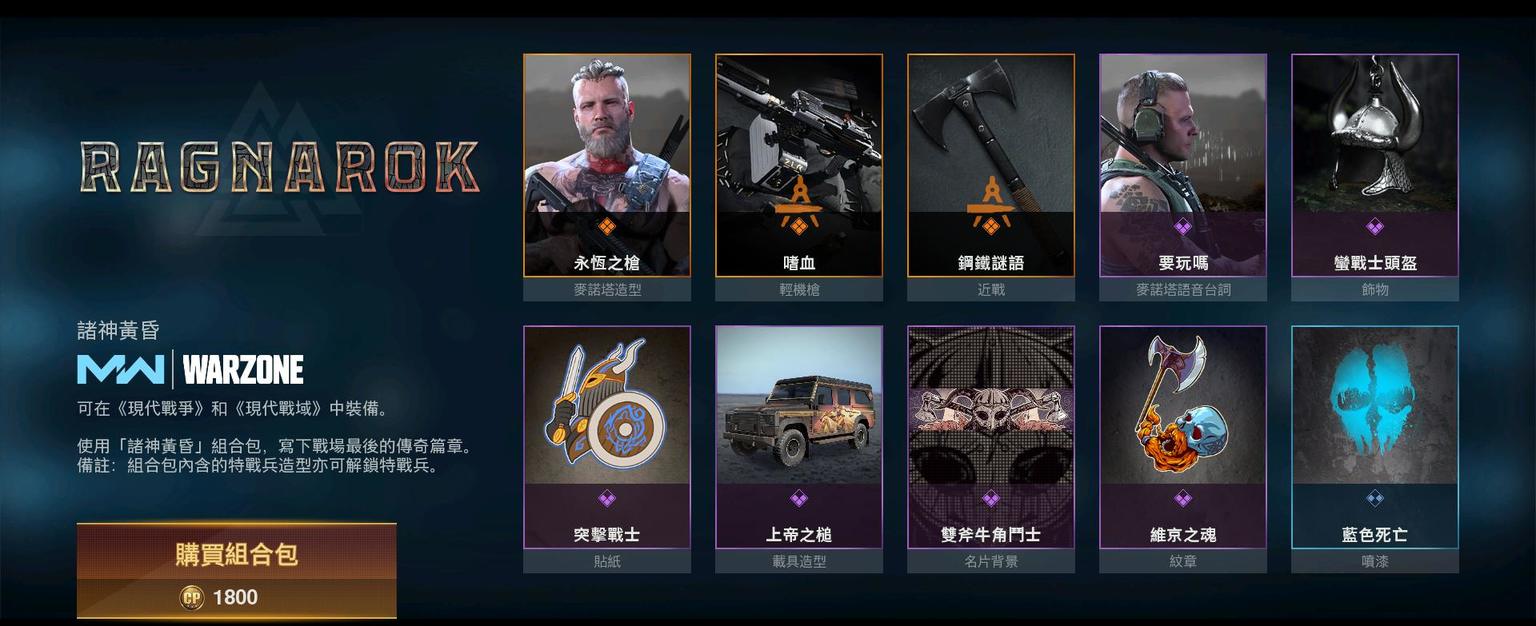Image resolution: width=1536 pixels, height=626 pixels.
Task: Purchase the Ragnarok bundle for 1800 CP
Action: click(x=236, y=570)
